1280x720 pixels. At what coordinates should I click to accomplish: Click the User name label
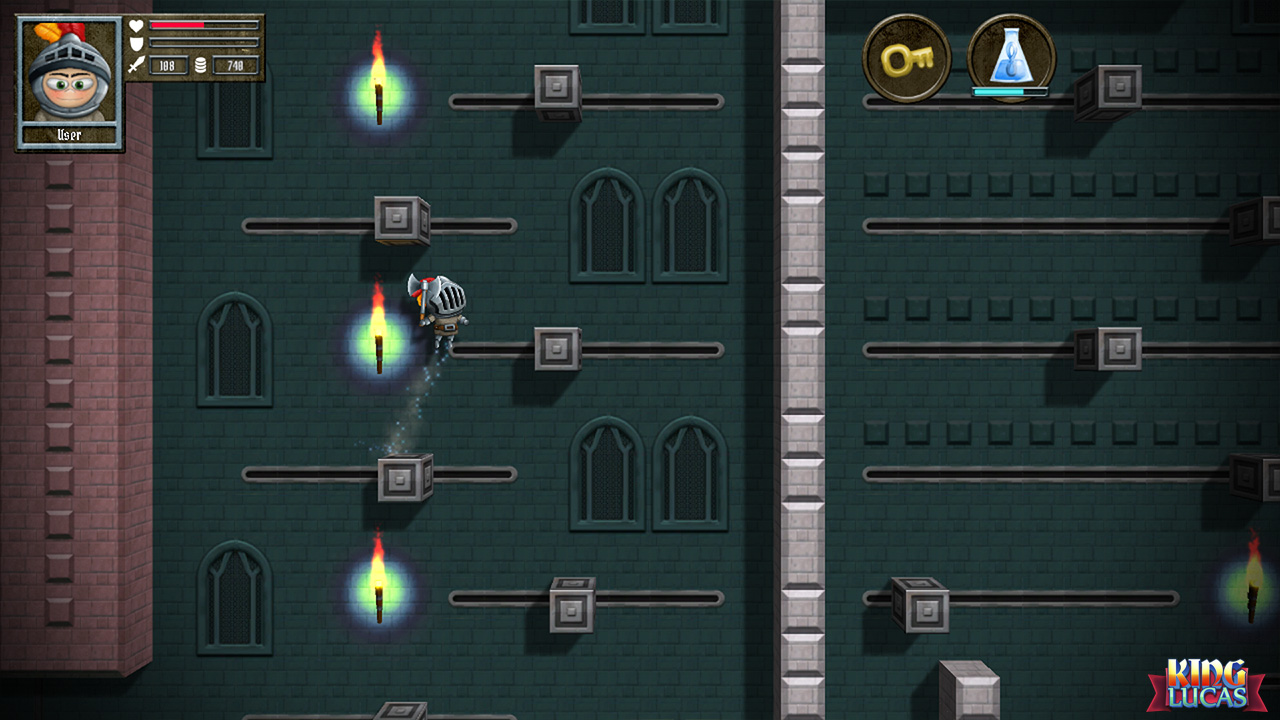[x=68, y=133]
